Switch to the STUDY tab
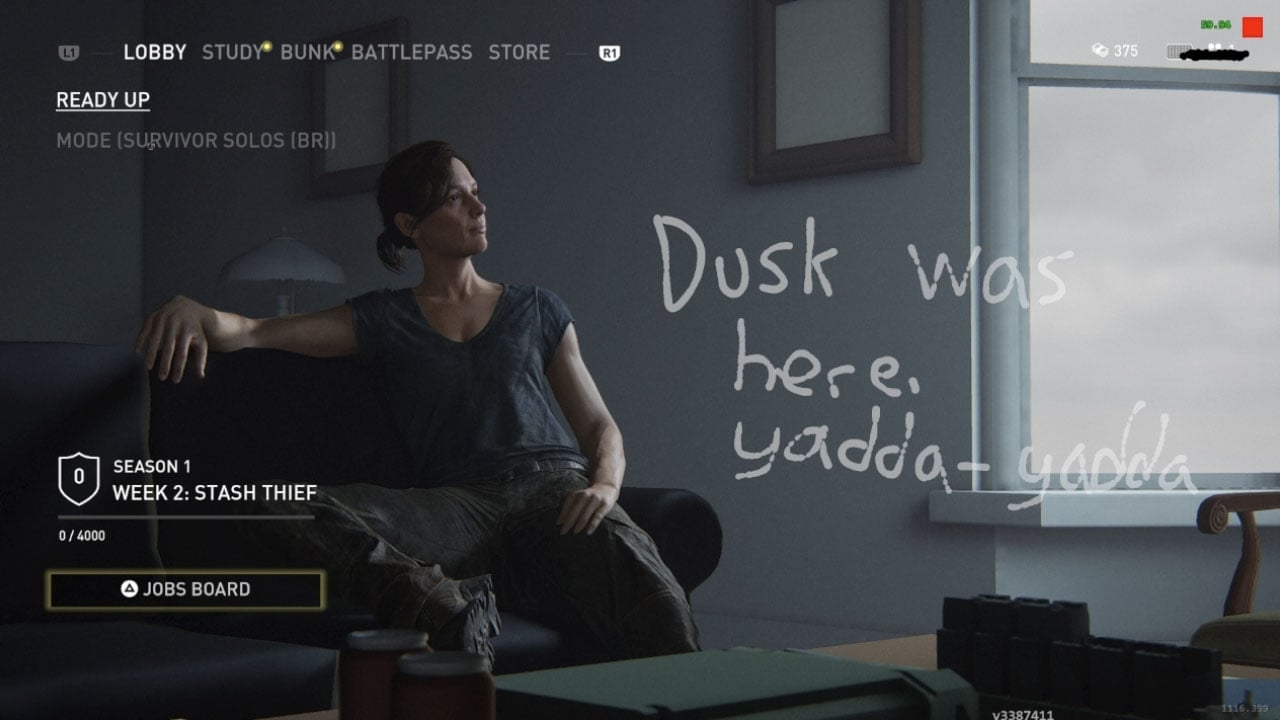Screen dimensions: 1280x720 coord(231,52)
